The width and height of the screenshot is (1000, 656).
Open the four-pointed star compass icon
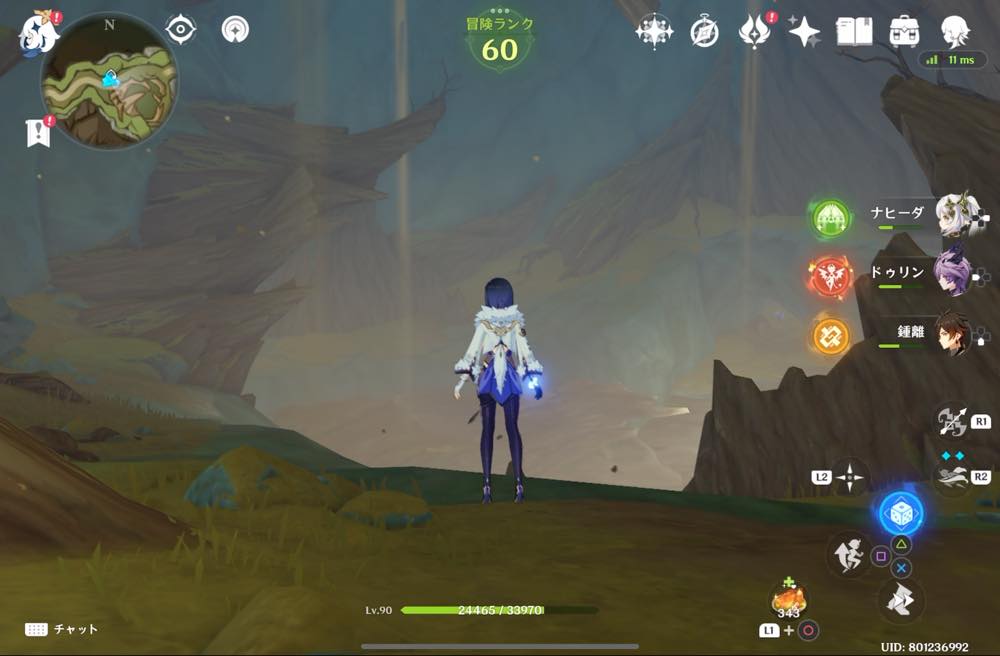[654, 31]
